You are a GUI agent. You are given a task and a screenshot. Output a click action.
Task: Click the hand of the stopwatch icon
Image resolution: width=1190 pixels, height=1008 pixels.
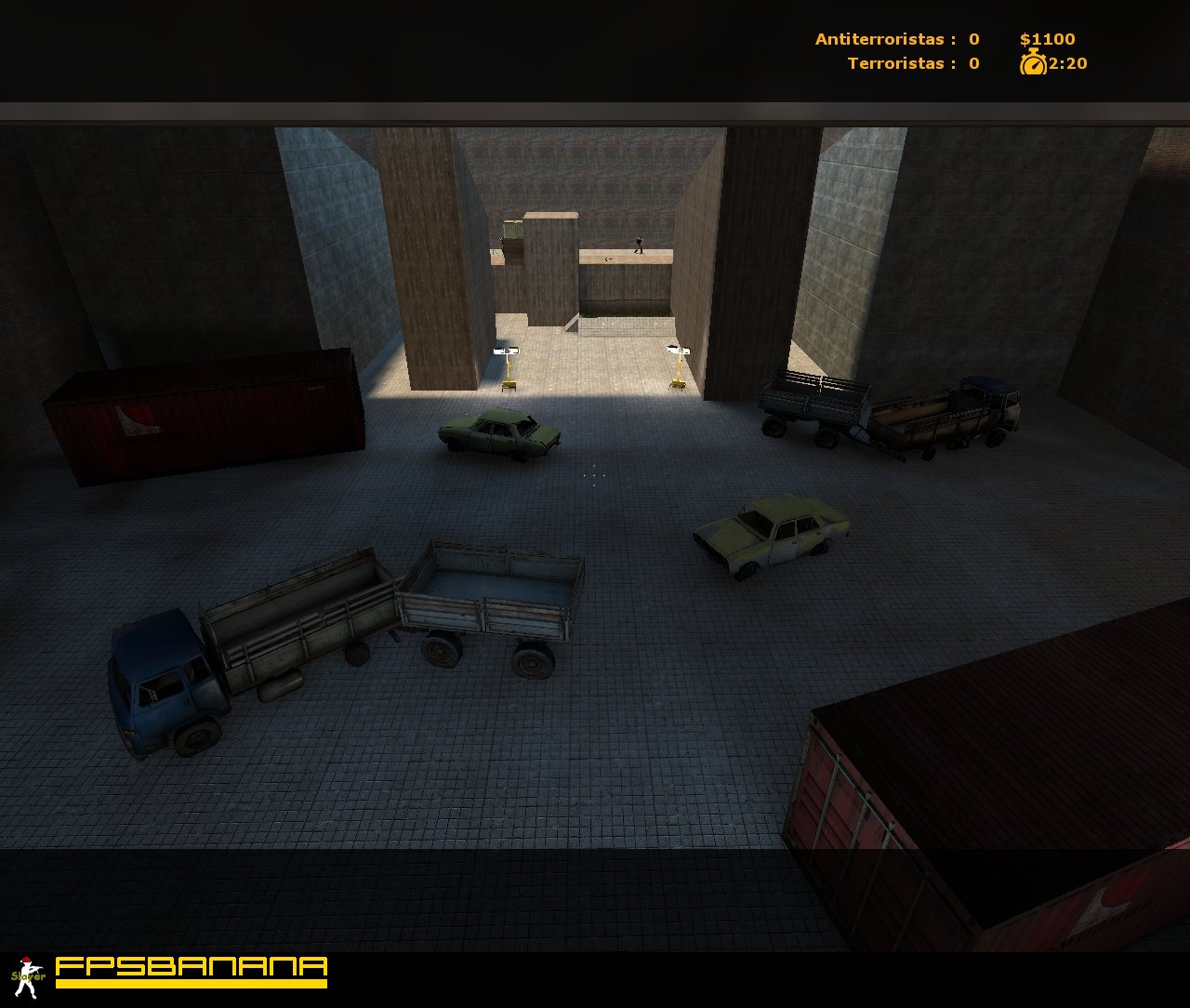coord(1036,64)
